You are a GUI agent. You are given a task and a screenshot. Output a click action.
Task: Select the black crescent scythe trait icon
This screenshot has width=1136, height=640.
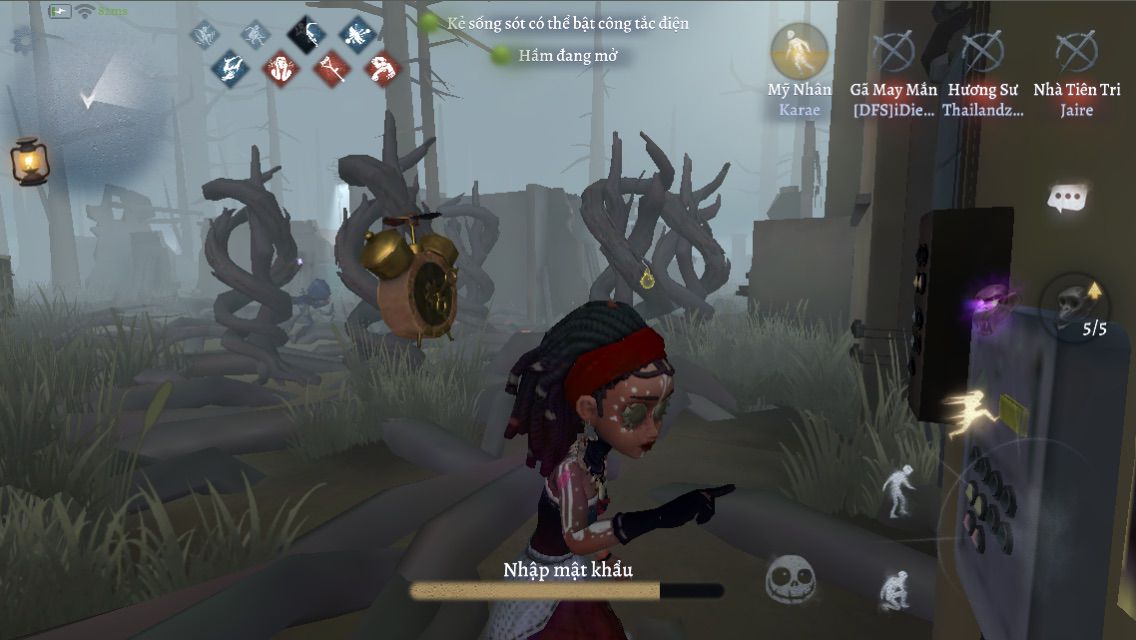(x=307, y=35)
